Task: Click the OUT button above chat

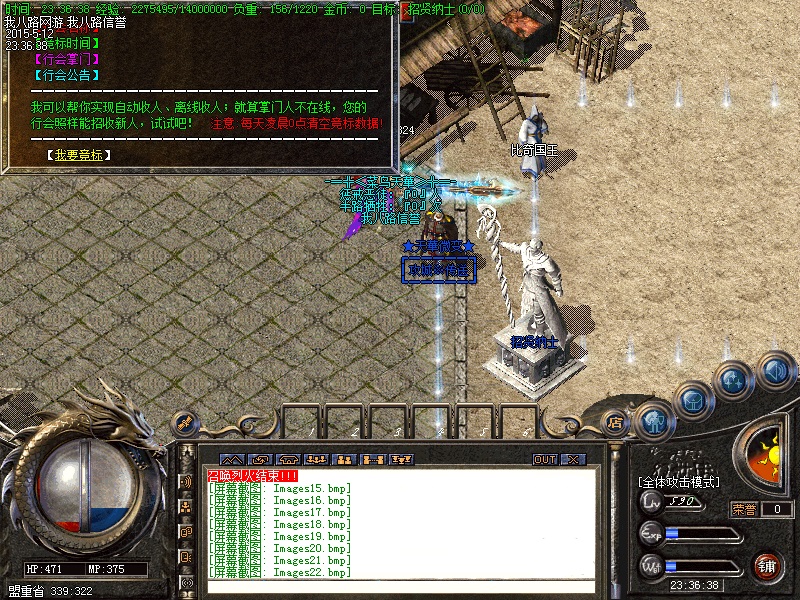Action: [x=545, y=459]
